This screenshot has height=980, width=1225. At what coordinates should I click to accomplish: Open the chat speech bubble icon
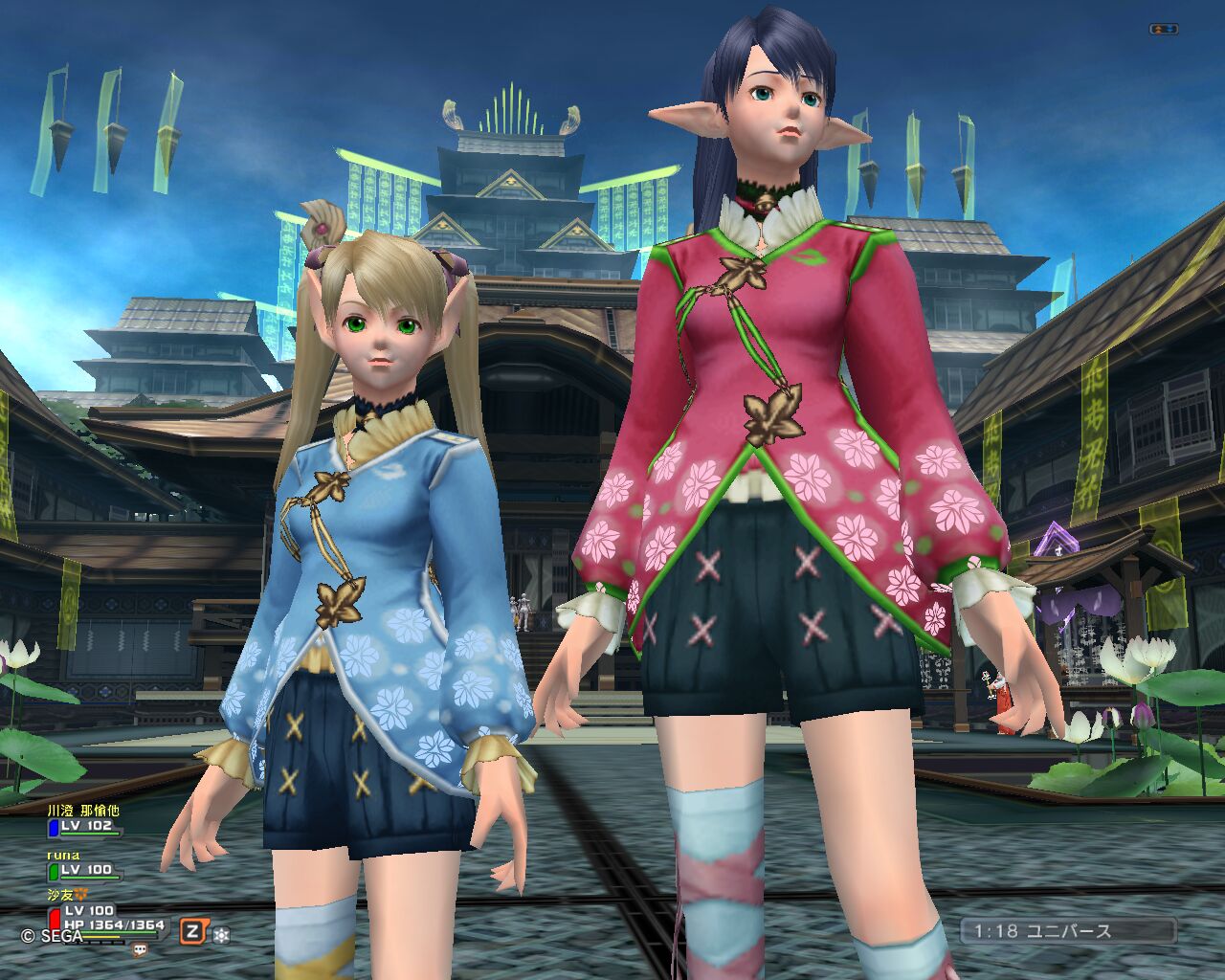pos(140,950)
